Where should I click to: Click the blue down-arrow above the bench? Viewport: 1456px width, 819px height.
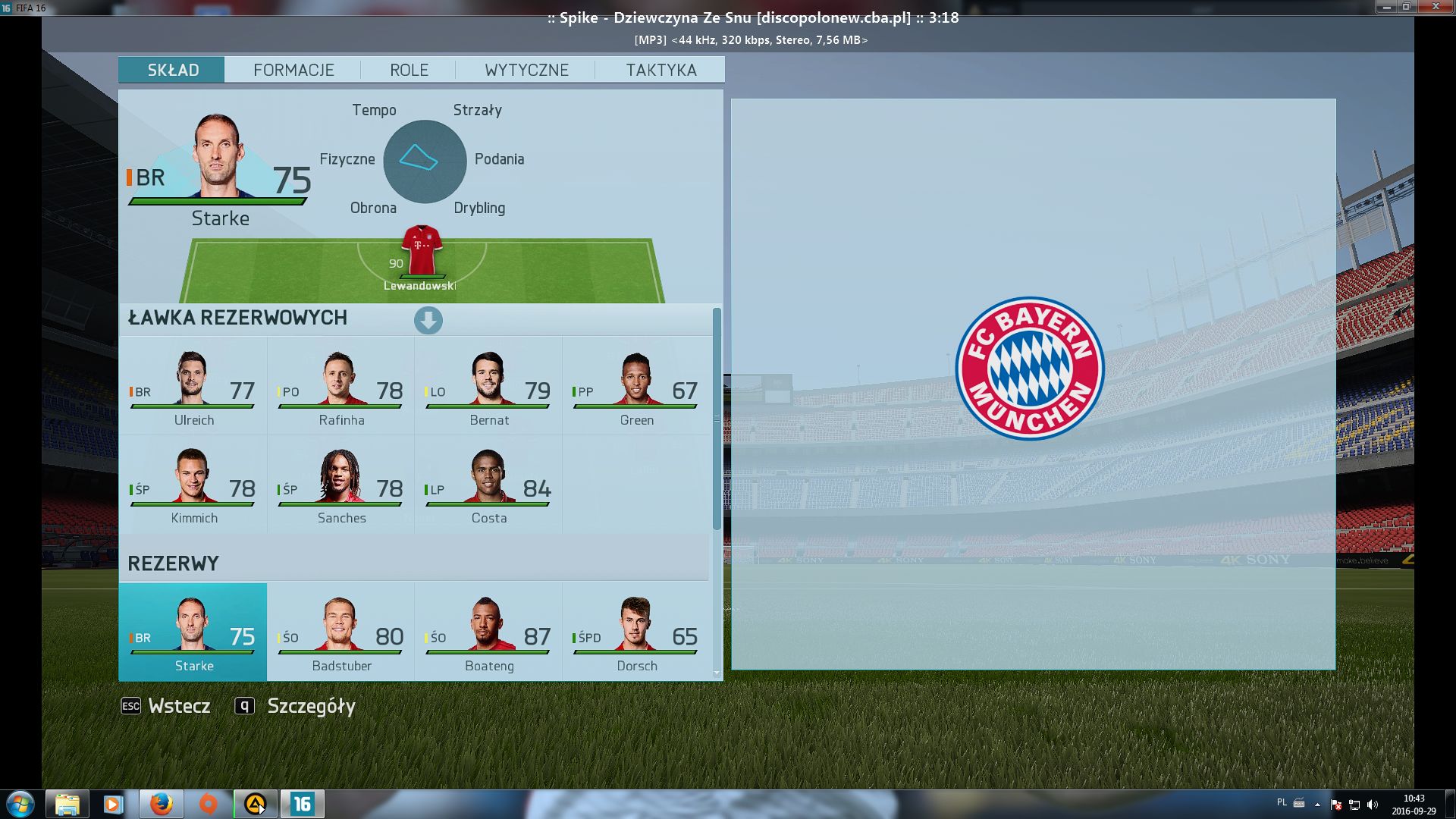point(428,320)
